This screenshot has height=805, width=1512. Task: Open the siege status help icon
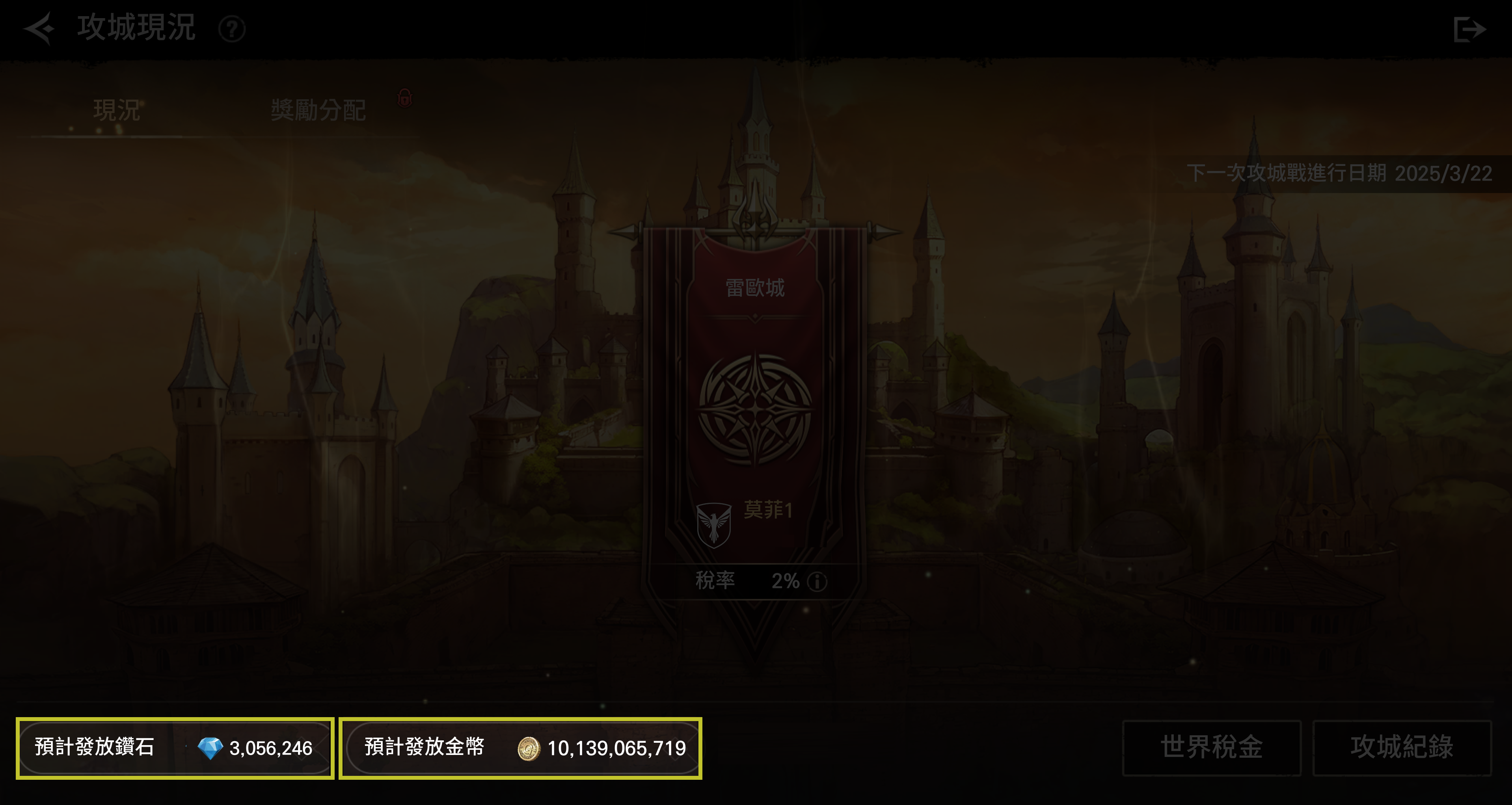pos(232,29)
